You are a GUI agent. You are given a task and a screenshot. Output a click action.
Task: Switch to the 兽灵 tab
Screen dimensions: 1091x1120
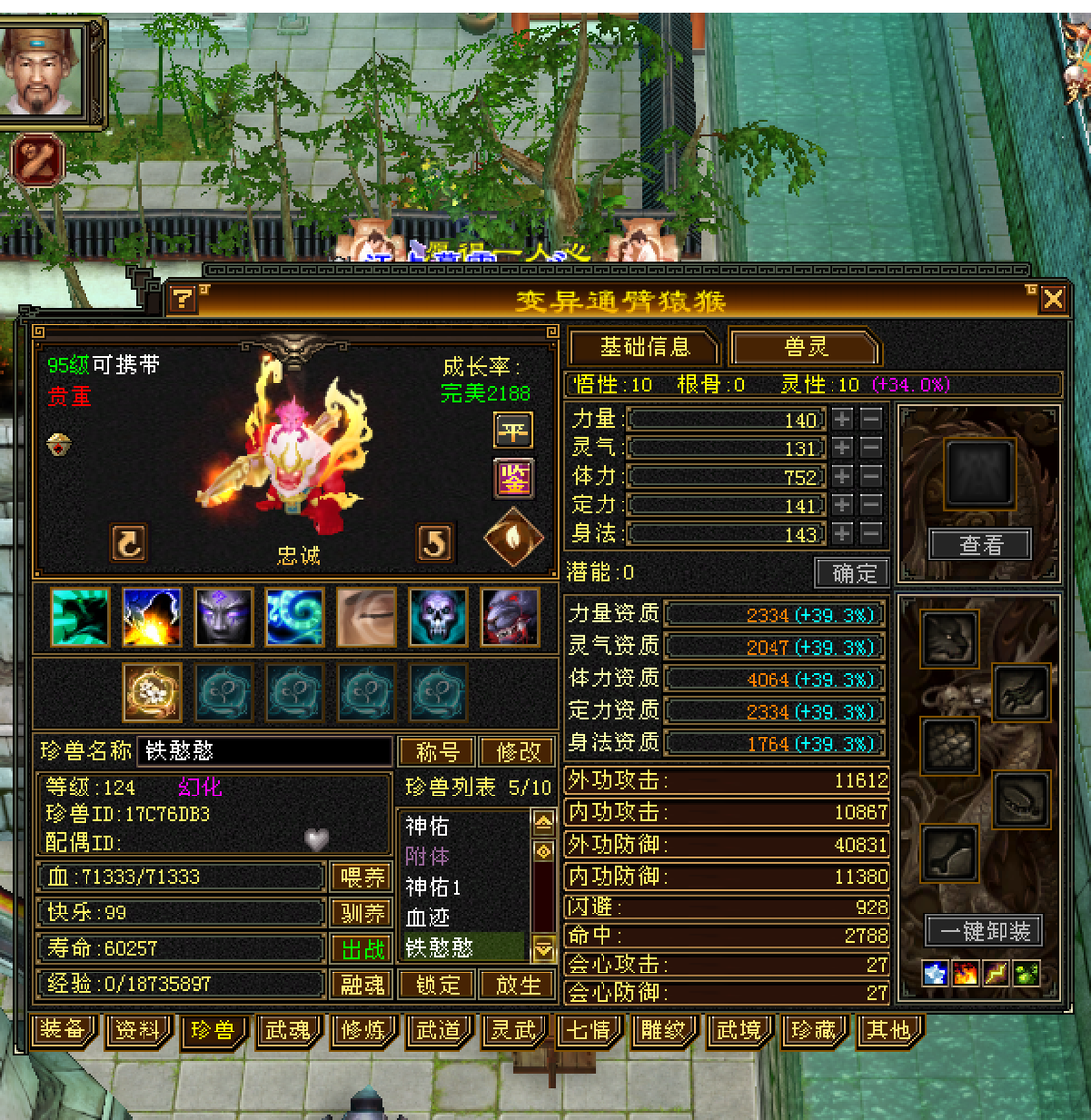tap(805, 347)
